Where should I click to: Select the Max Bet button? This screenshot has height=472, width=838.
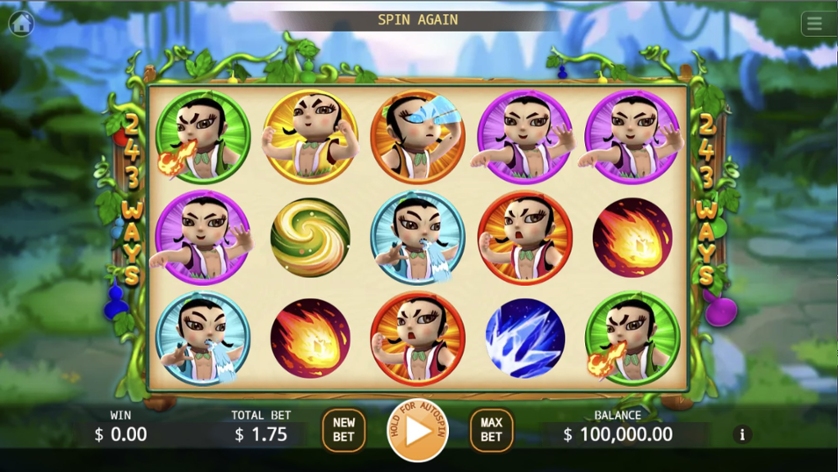coord(491,430)
